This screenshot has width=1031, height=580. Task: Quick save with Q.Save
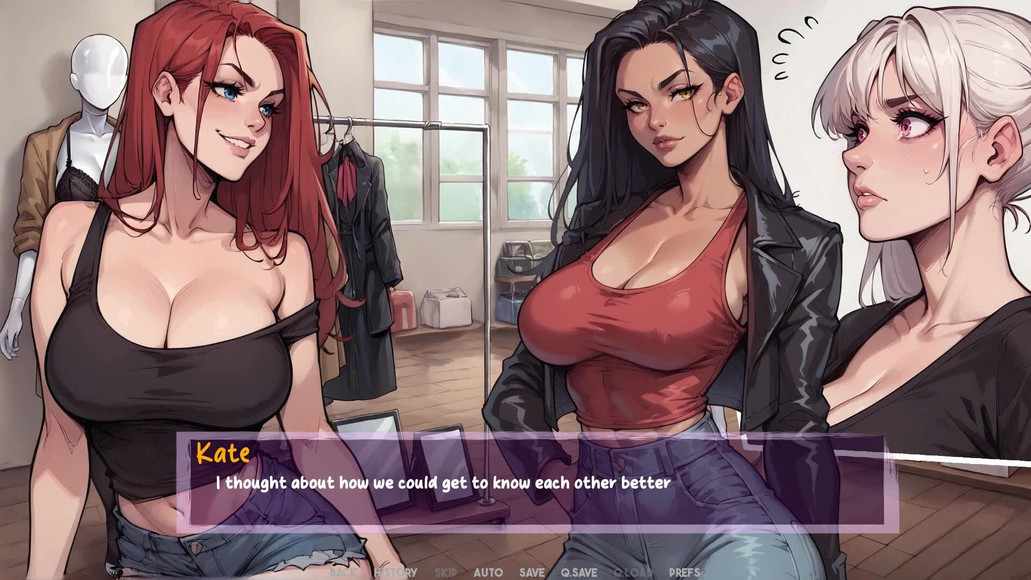click(x=579, y=572)
